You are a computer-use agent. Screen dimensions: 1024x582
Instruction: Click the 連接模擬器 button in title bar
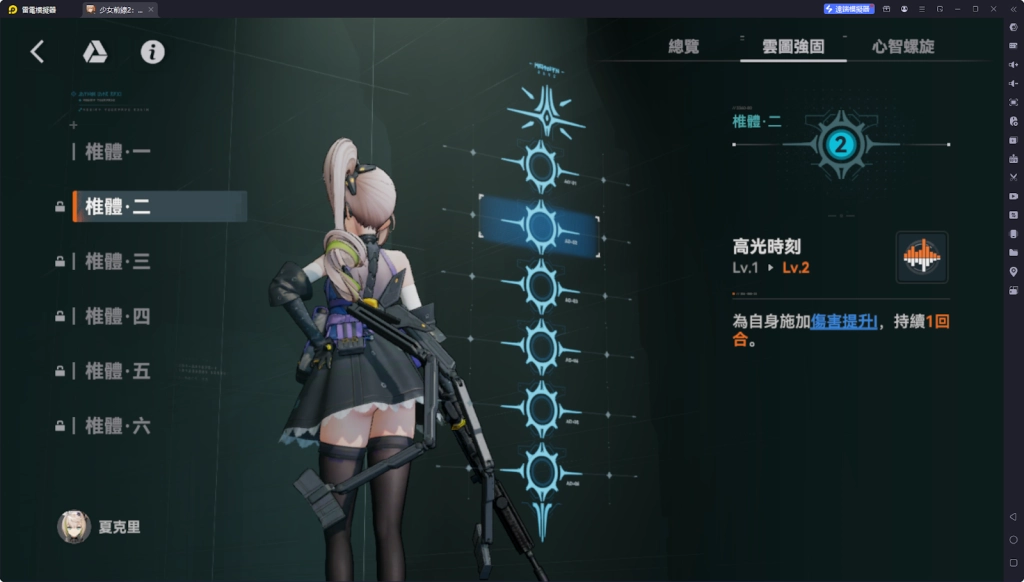coord(849,9)
